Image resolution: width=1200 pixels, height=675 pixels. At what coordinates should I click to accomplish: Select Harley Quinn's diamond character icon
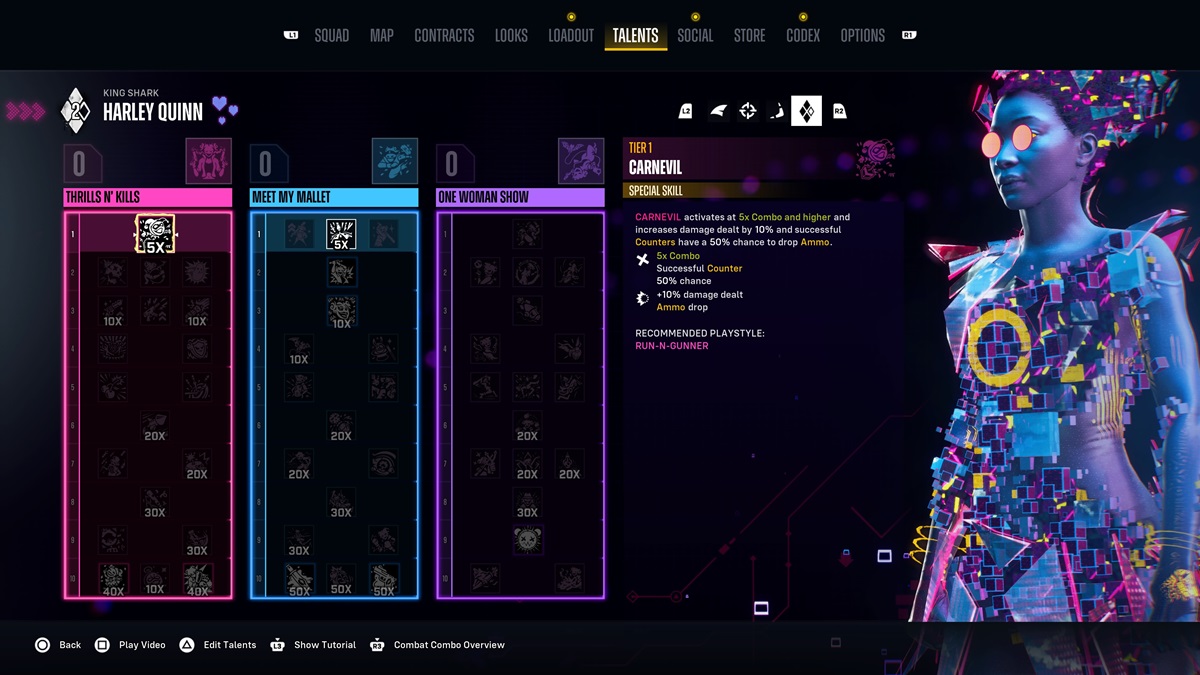(x=806, y=111)
